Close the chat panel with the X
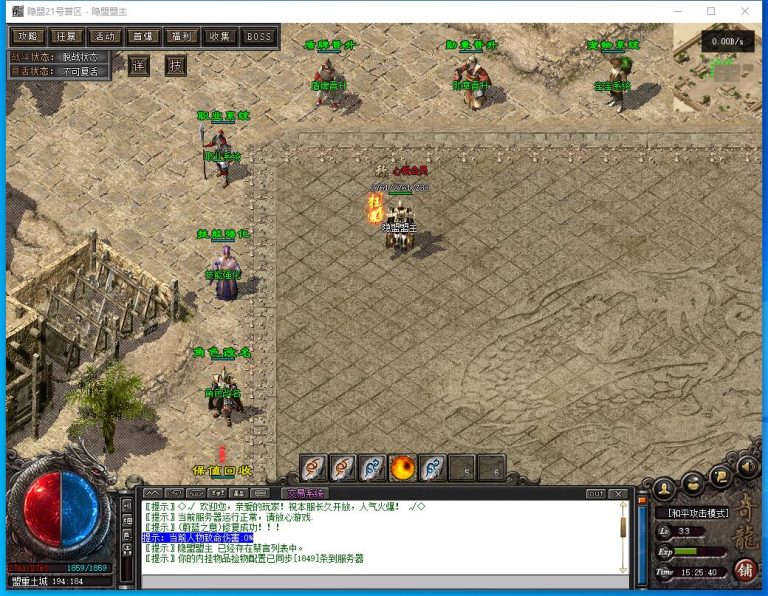 tap(619, 493)
